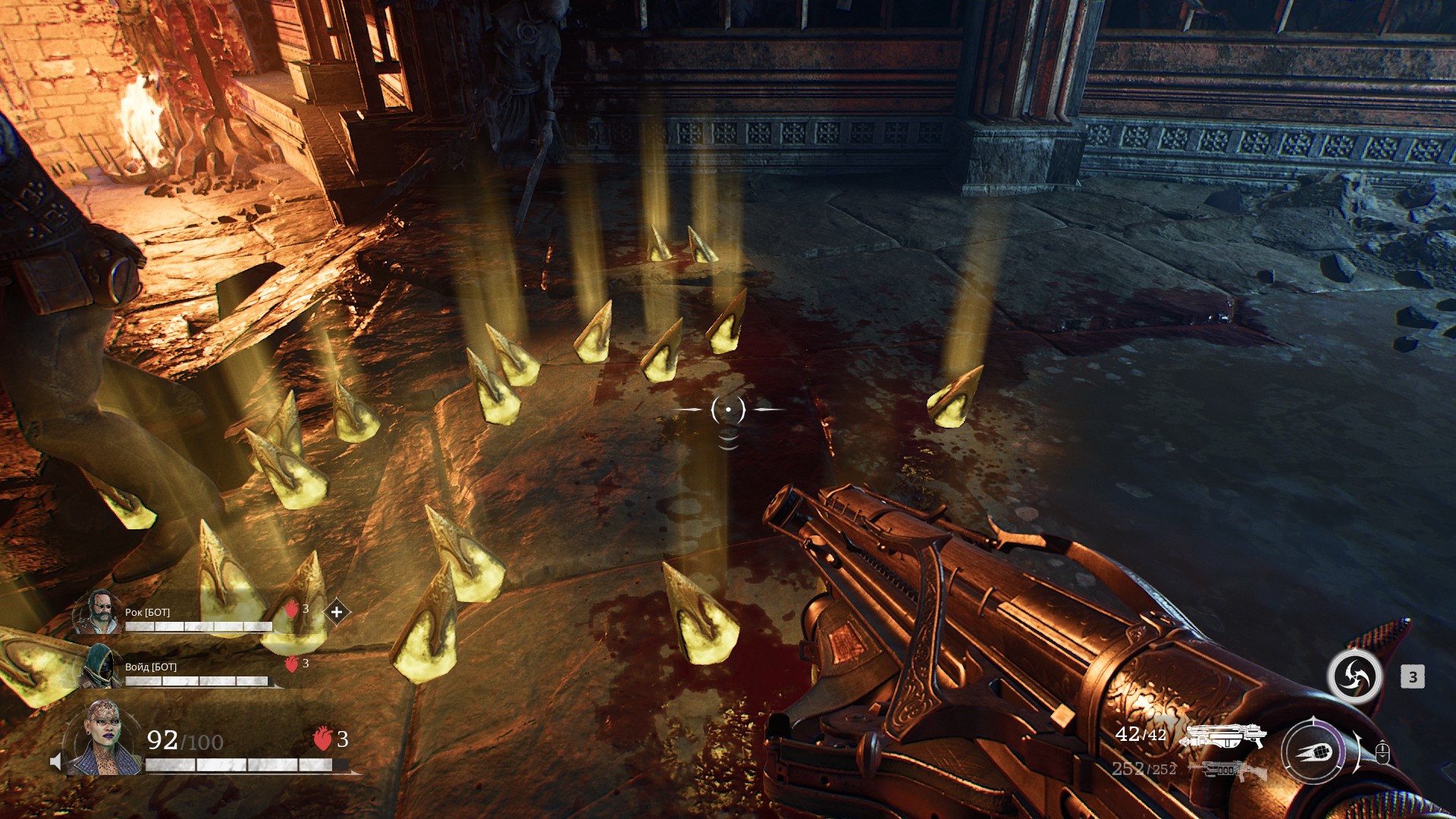Viewport: 1456px width, 819px height.
Task: Toggle the speaker voice icon
Action: coord(55,761)
